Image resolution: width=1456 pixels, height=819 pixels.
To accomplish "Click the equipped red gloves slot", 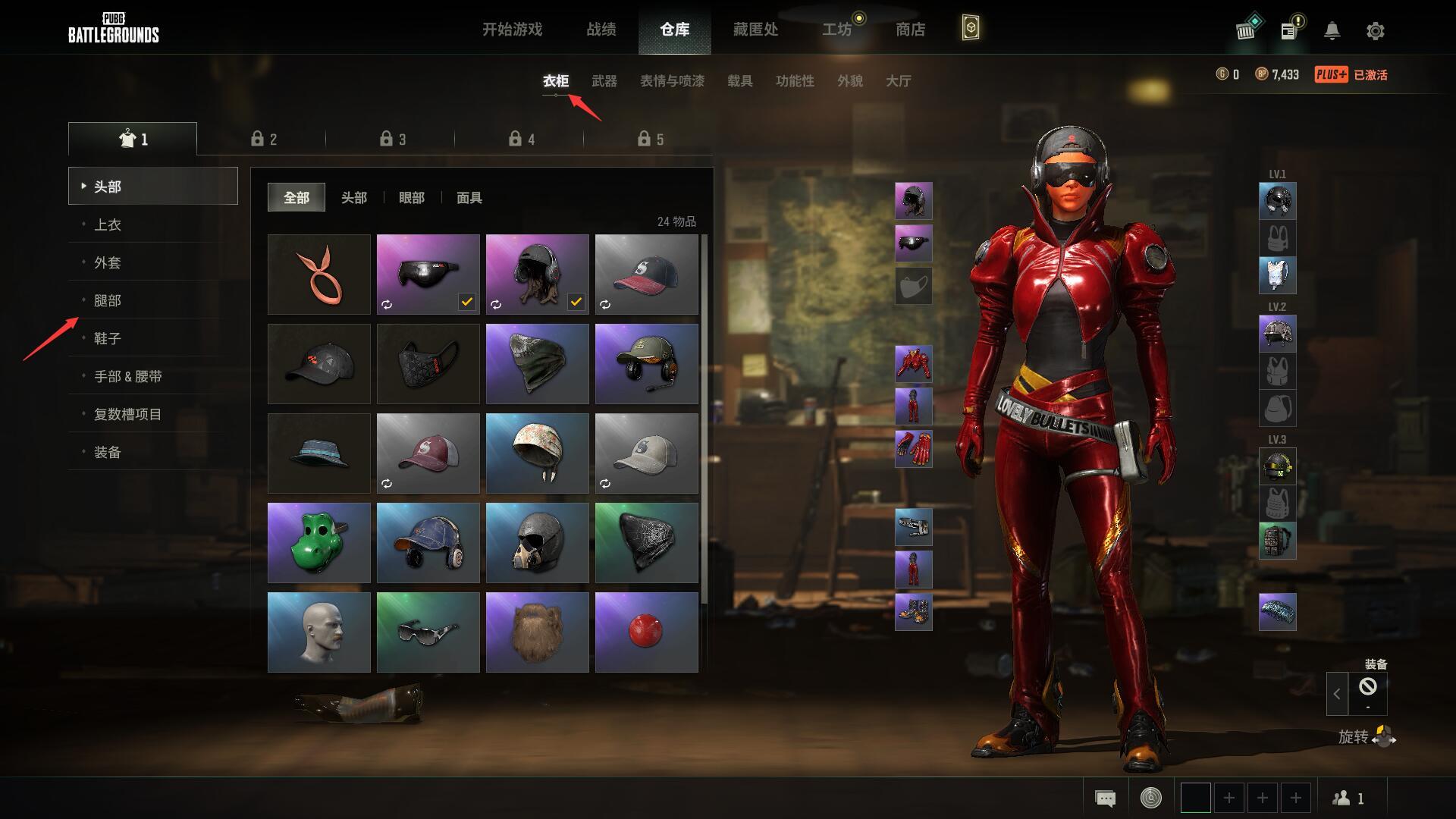I will (913, 448).
